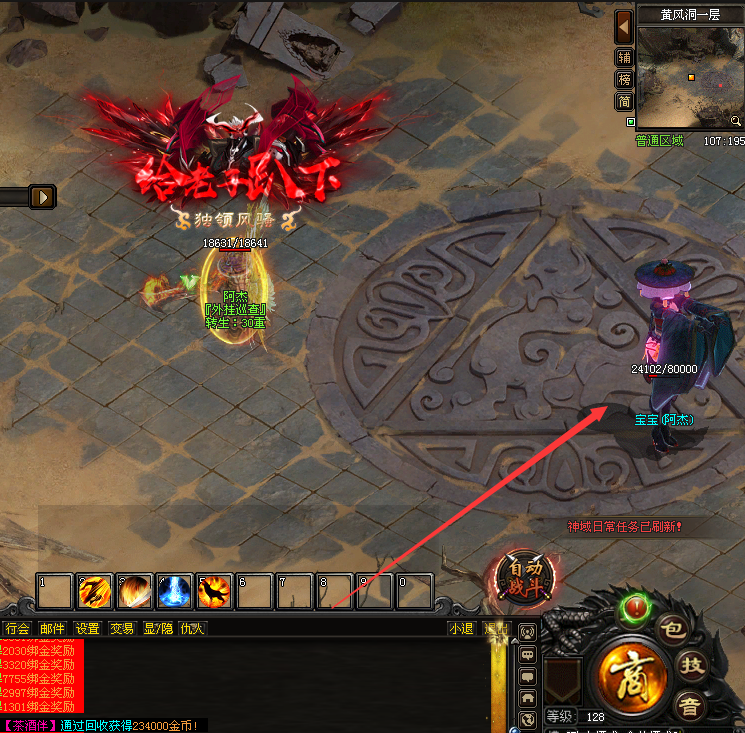
Task: Toggle the 音 sound button
Action: (x=690, y=704)
